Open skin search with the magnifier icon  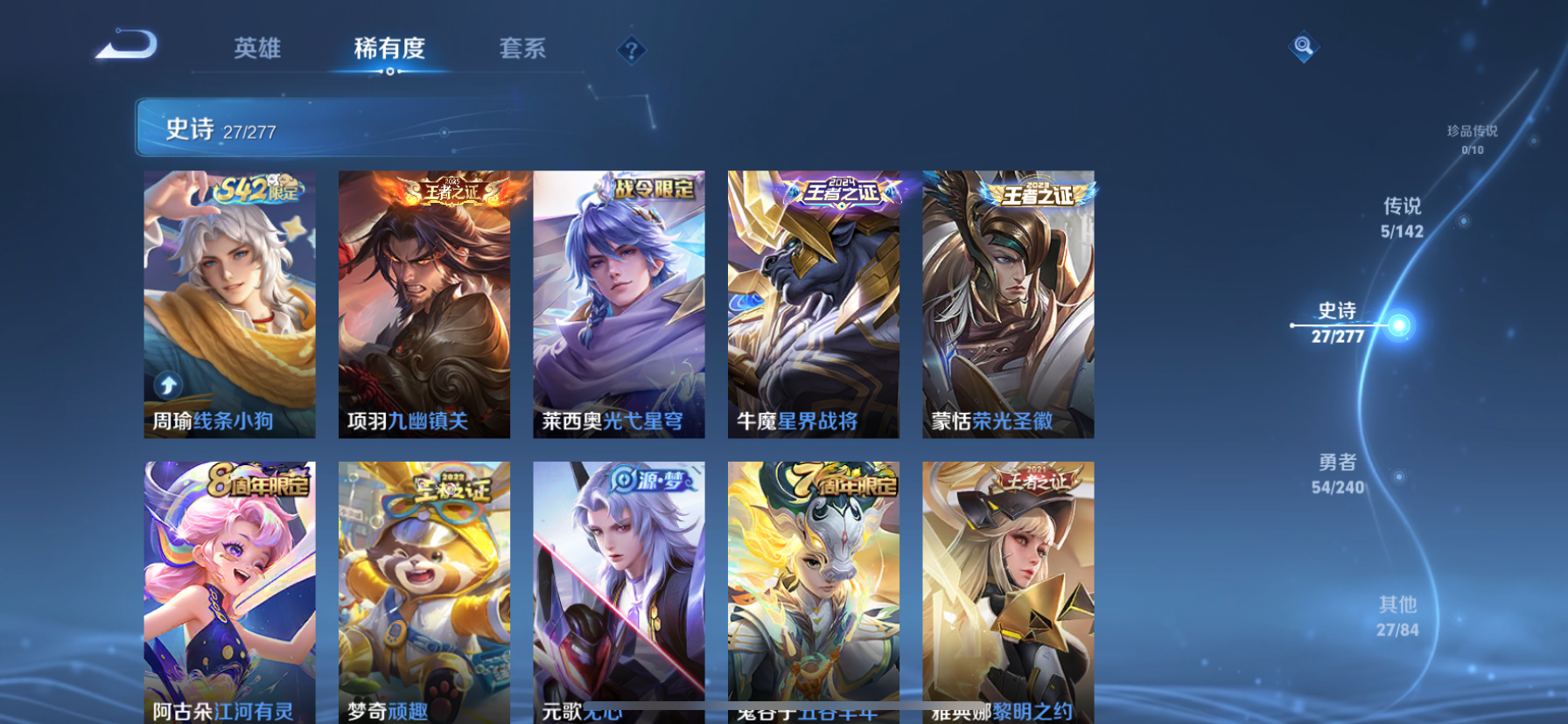[1303, 46]
